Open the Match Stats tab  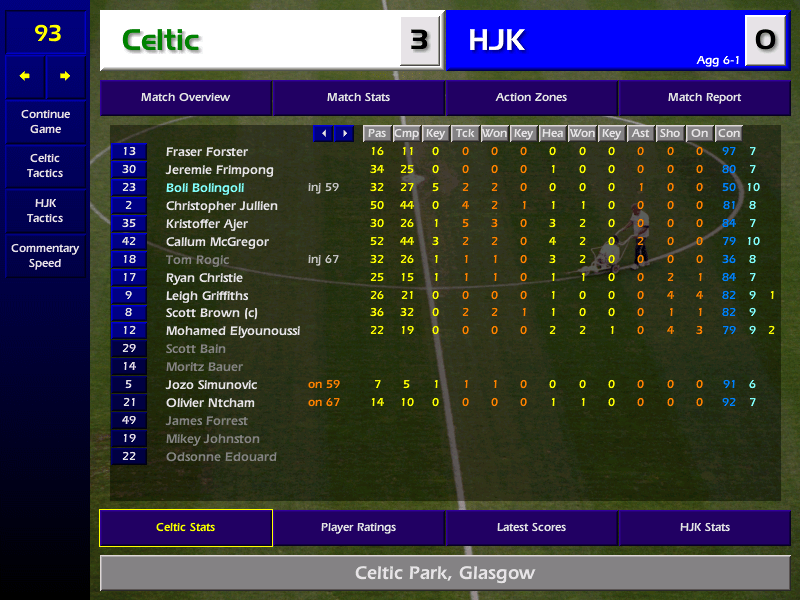tap(358, 98)
